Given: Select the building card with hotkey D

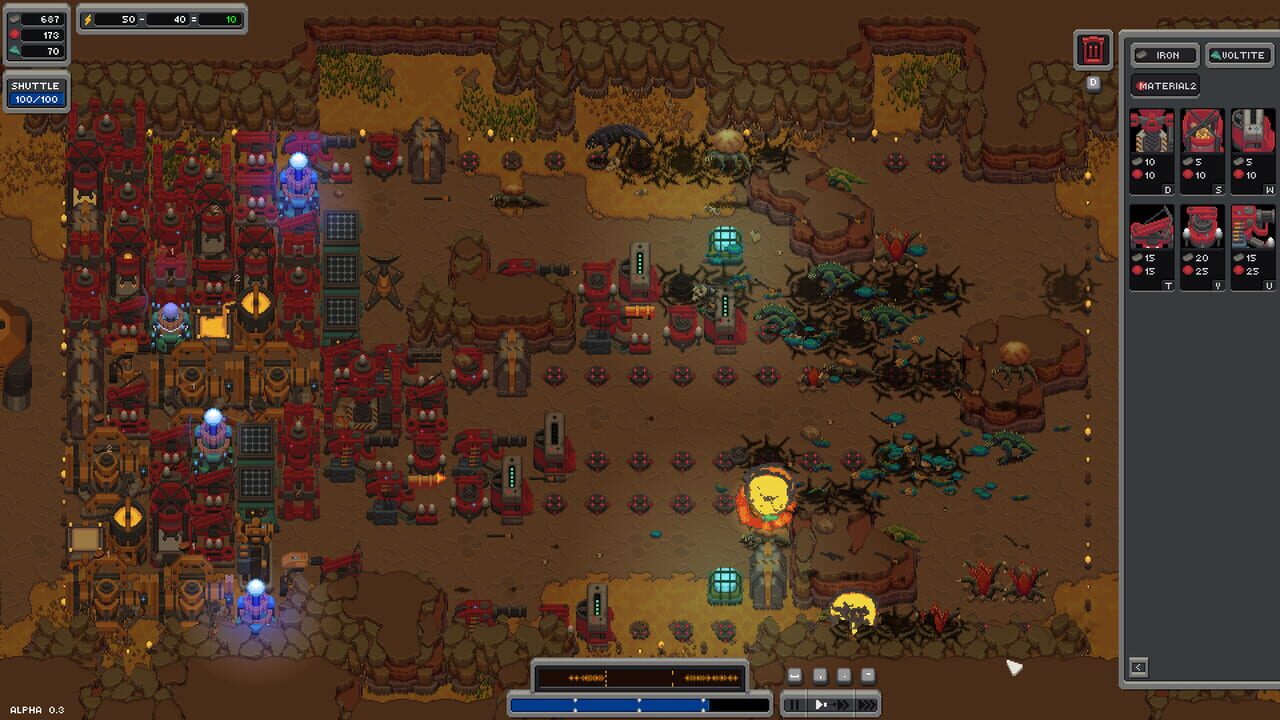Looking at the screenshot, I should [x=1152, y=150].
